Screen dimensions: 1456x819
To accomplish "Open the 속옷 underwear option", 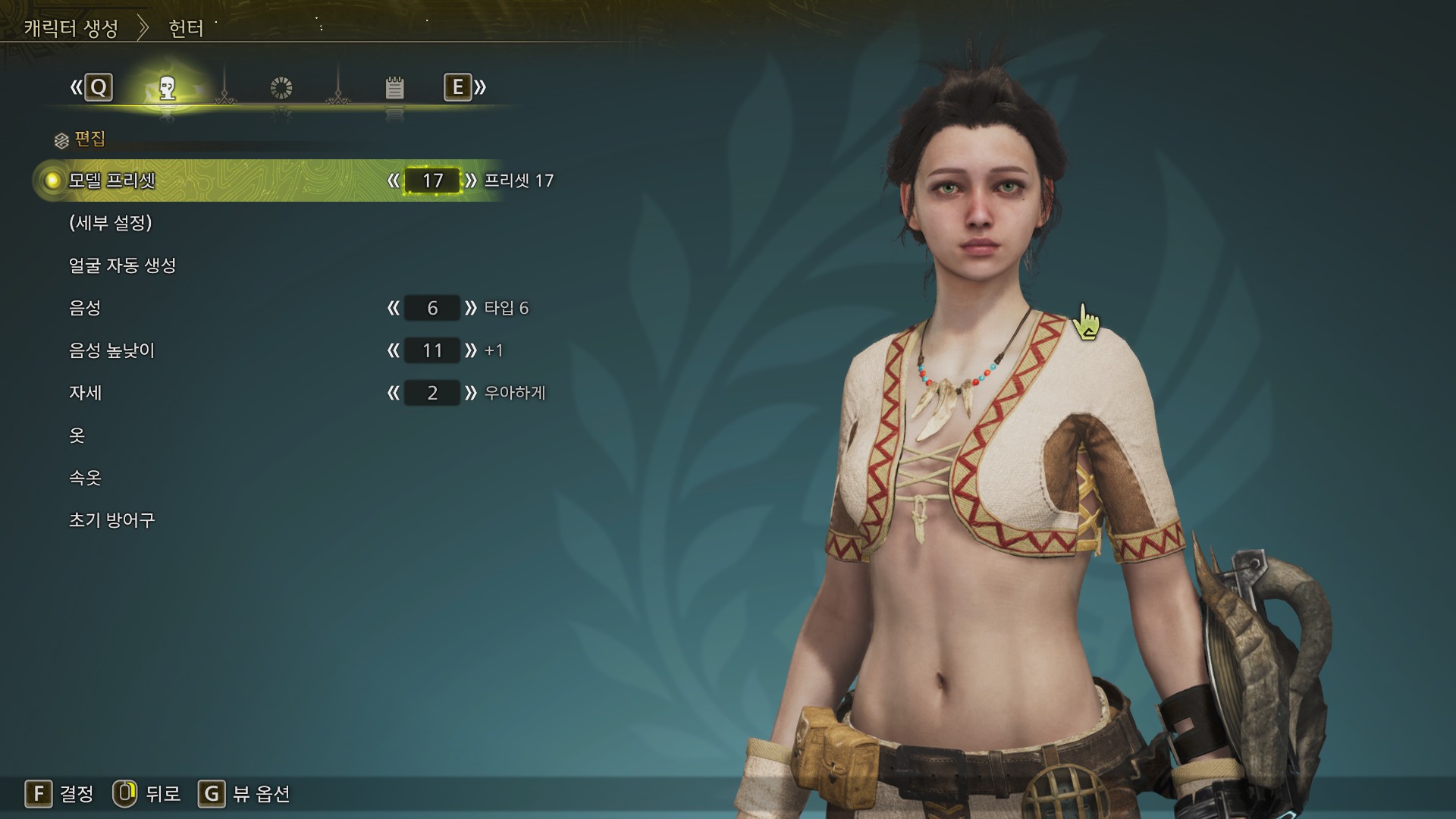I will (x=85, y=478).
